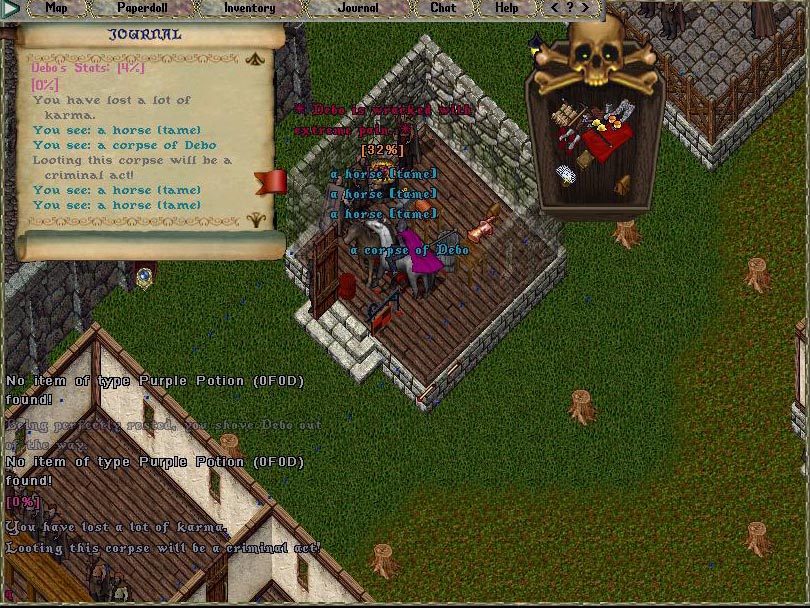Collapse the top menu bar with the arrow
The image size is (810, 608).
click(11, 9)
